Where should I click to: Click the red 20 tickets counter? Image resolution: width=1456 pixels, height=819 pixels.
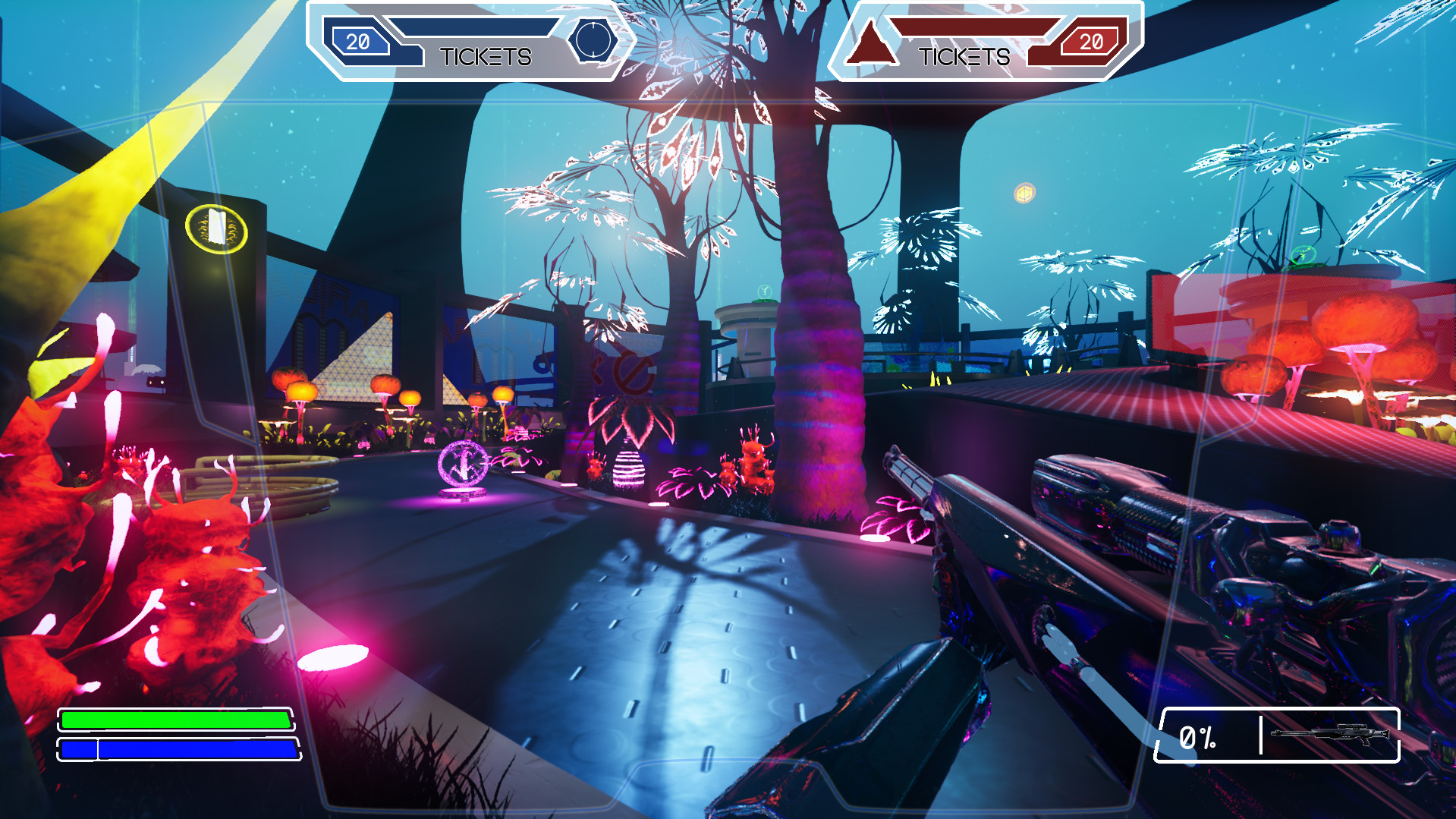(1090, 43)
